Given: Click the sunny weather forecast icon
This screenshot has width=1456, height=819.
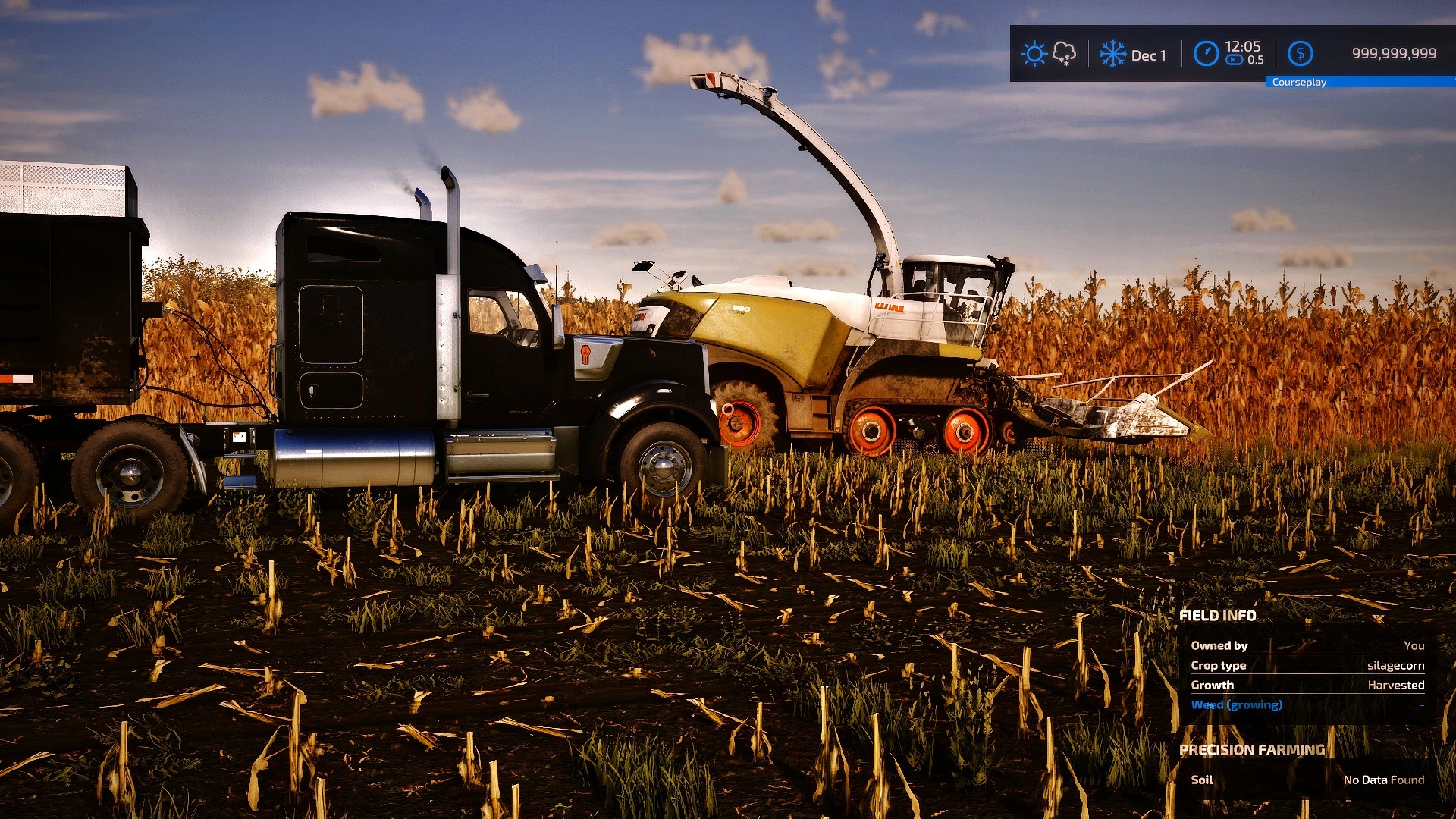Looking at the screenshot, I should coord(1034,54).
